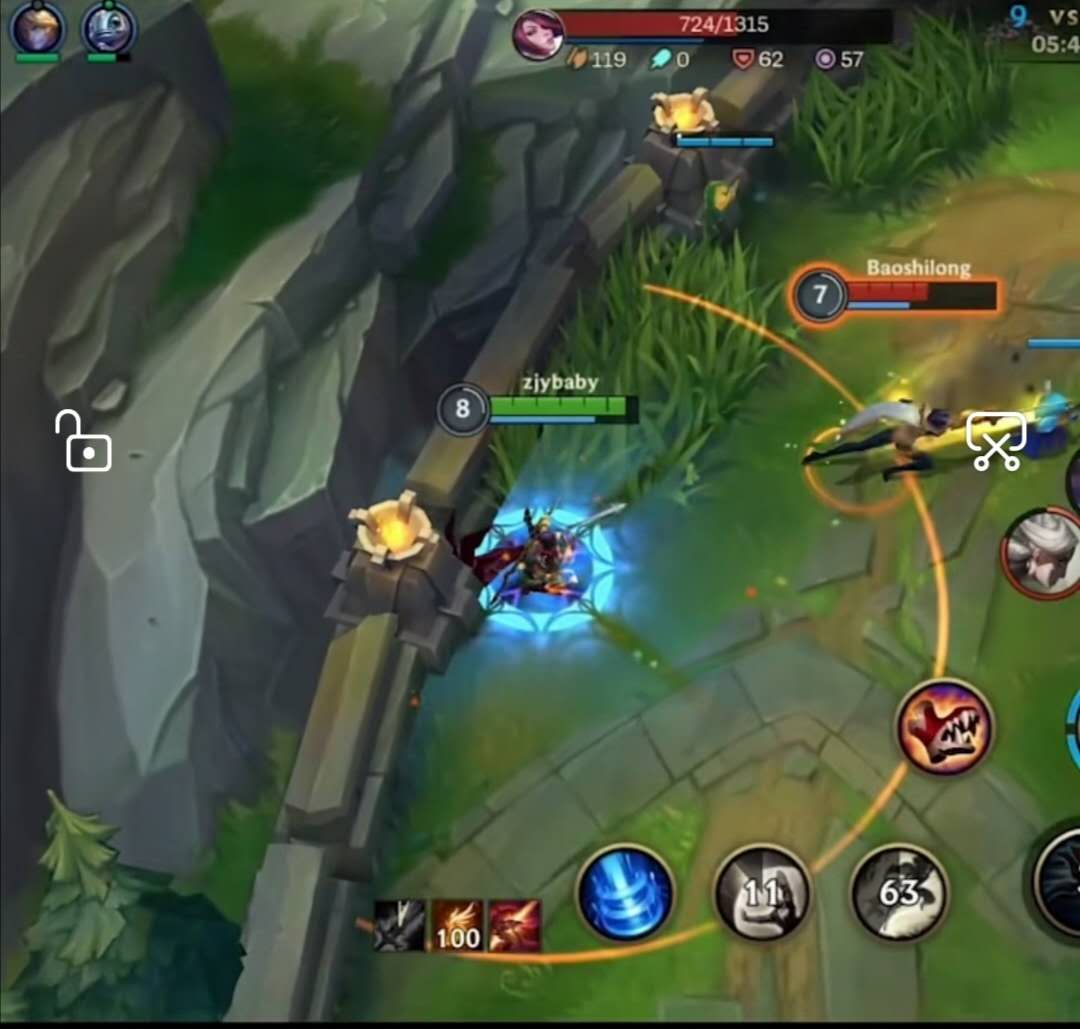
Task: Select the dark crossed-blades status icon
Action: tap(399, 925)
